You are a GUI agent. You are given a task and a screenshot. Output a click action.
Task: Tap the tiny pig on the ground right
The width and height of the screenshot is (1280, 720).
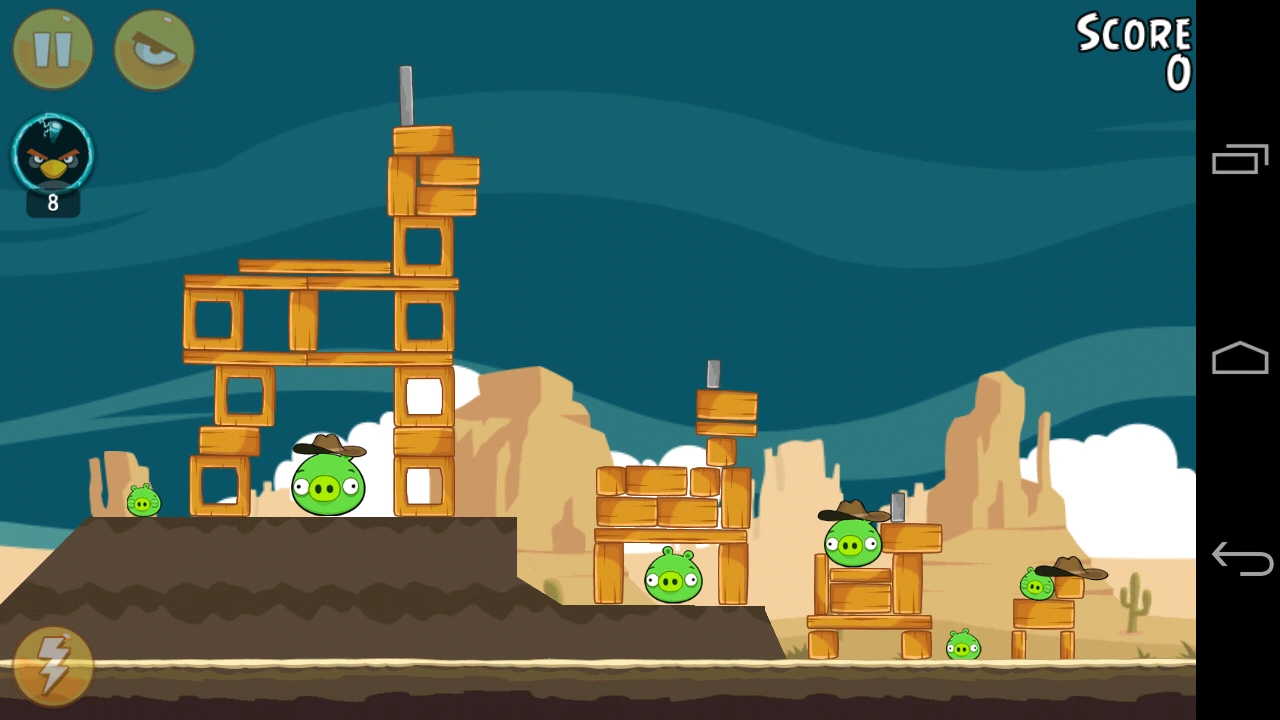click(963, 647)
